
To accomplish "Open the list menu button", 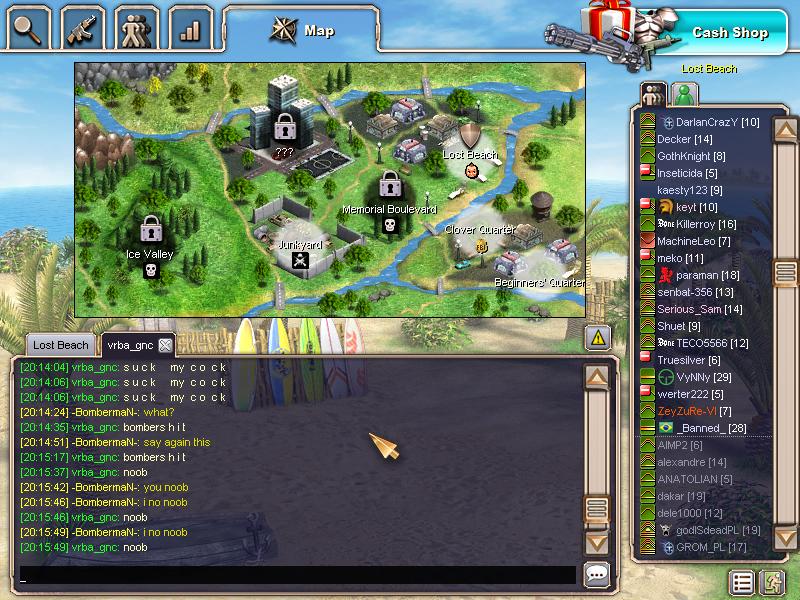I will (741, 582).
